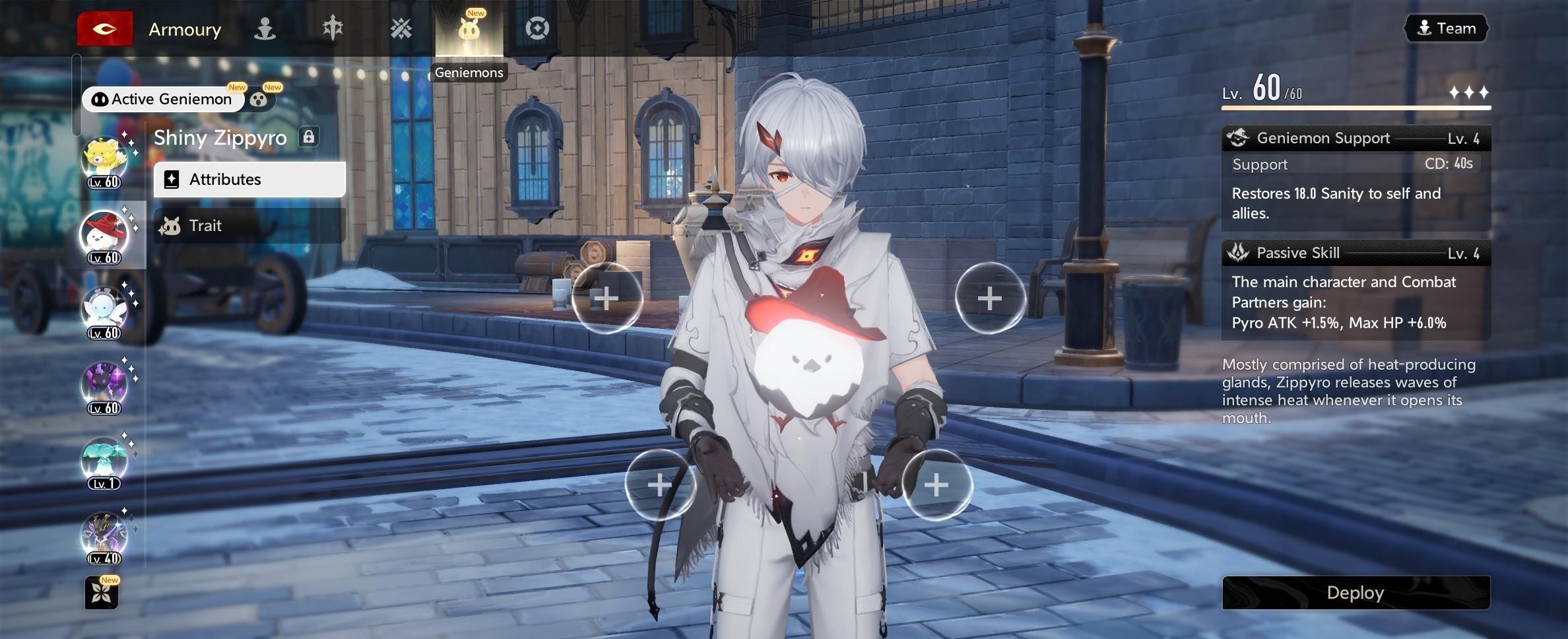Switch to the sword weapon tab
This screenshot has width=1568, height=639.
[333, 29]
